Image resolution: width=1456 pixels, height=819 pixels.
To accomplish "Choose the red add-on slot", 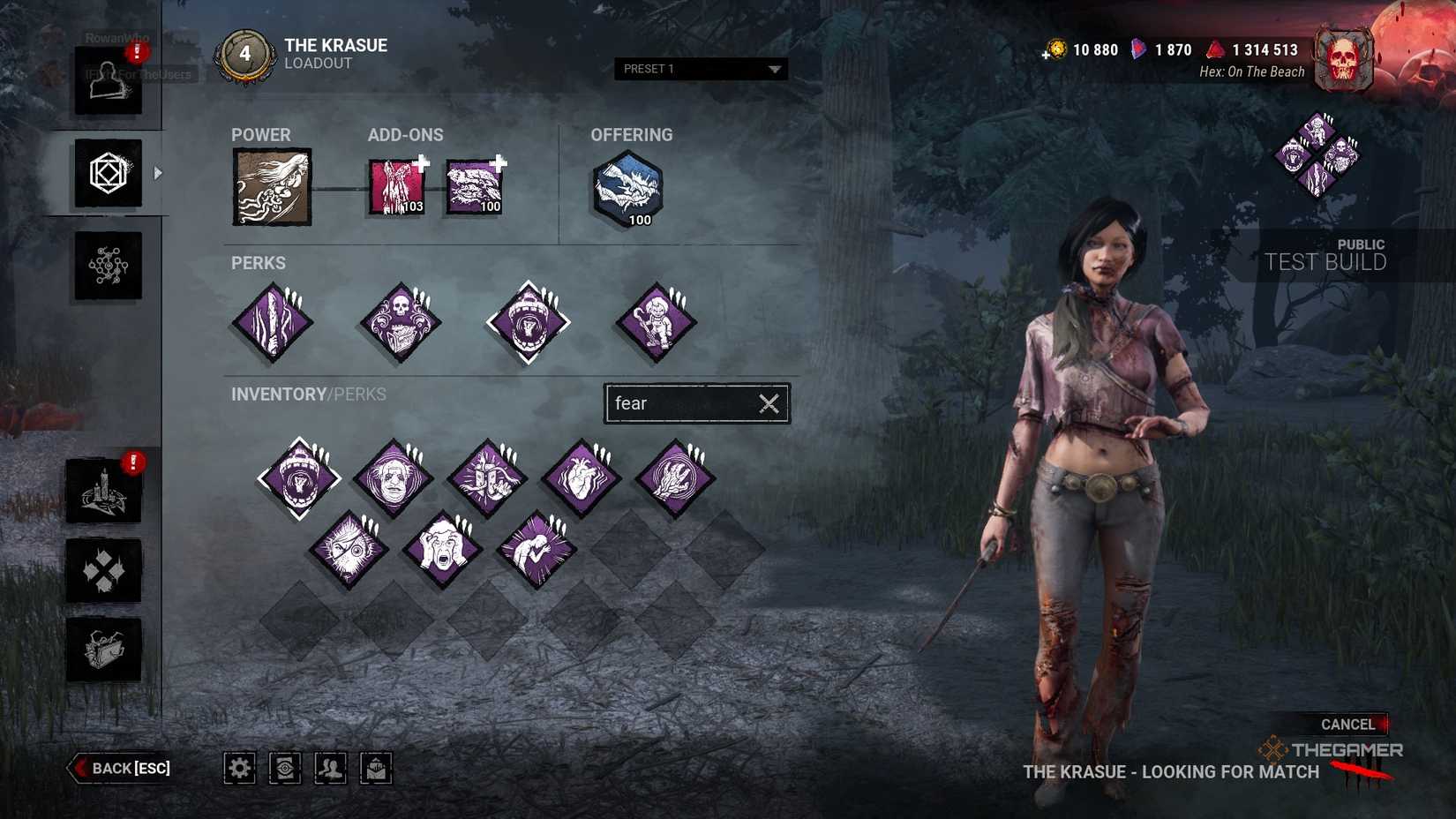I will tap(396, 187).
